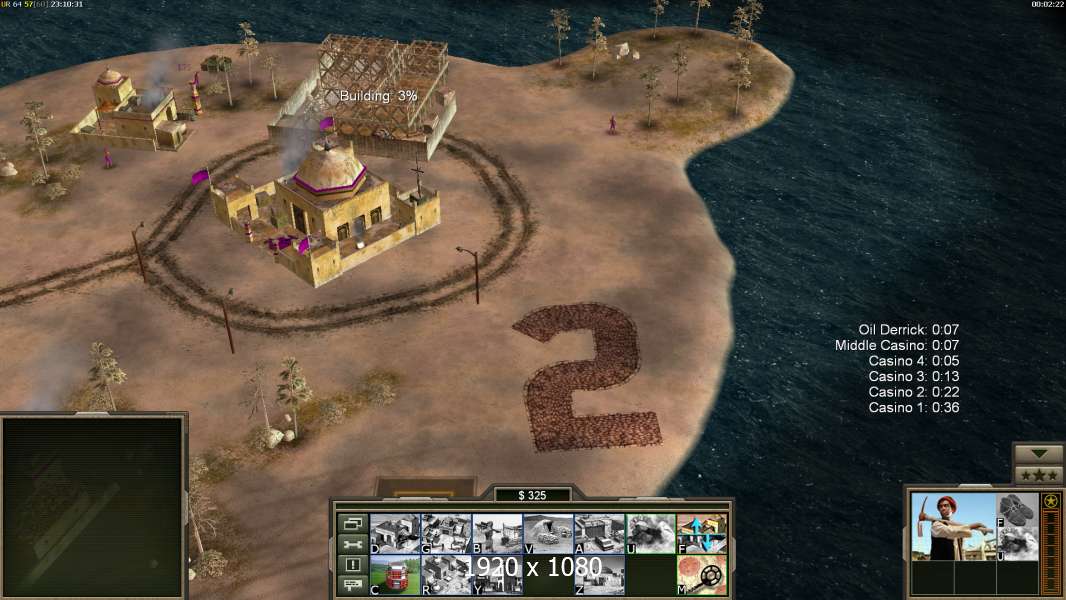Open the three-star Generals powers button
The height and width of the screenshot is (600, 1066).
coord(1038,475)
